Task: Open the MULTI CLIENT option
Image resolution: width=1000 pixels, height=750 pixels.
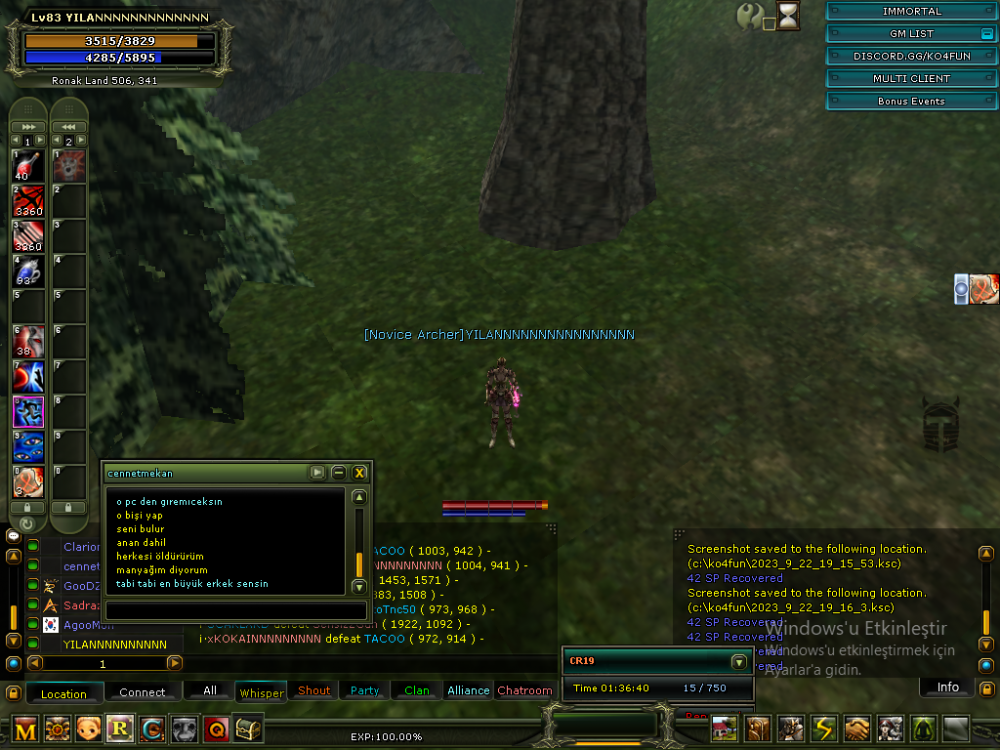Action: tap(911, 78)
